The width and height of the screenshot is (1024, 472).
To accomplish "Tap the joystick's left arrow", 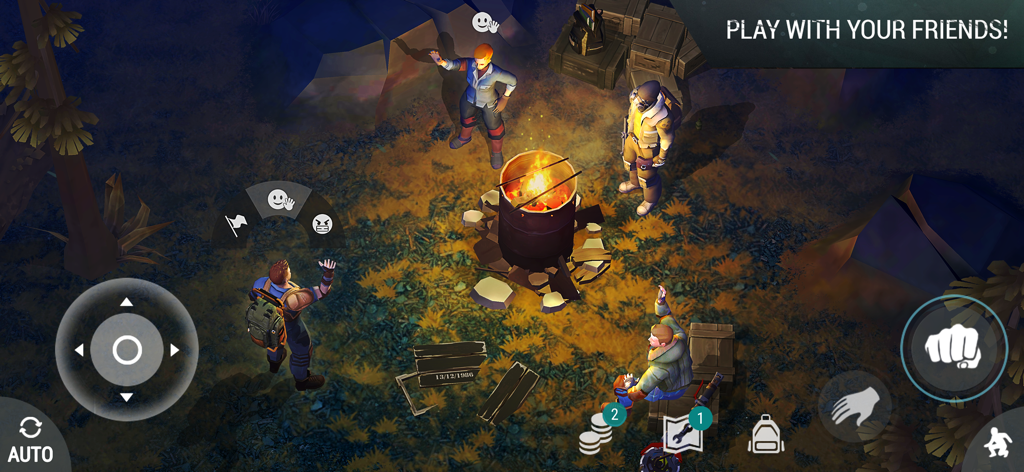I will pyautogui.click(x=78, y=350).
